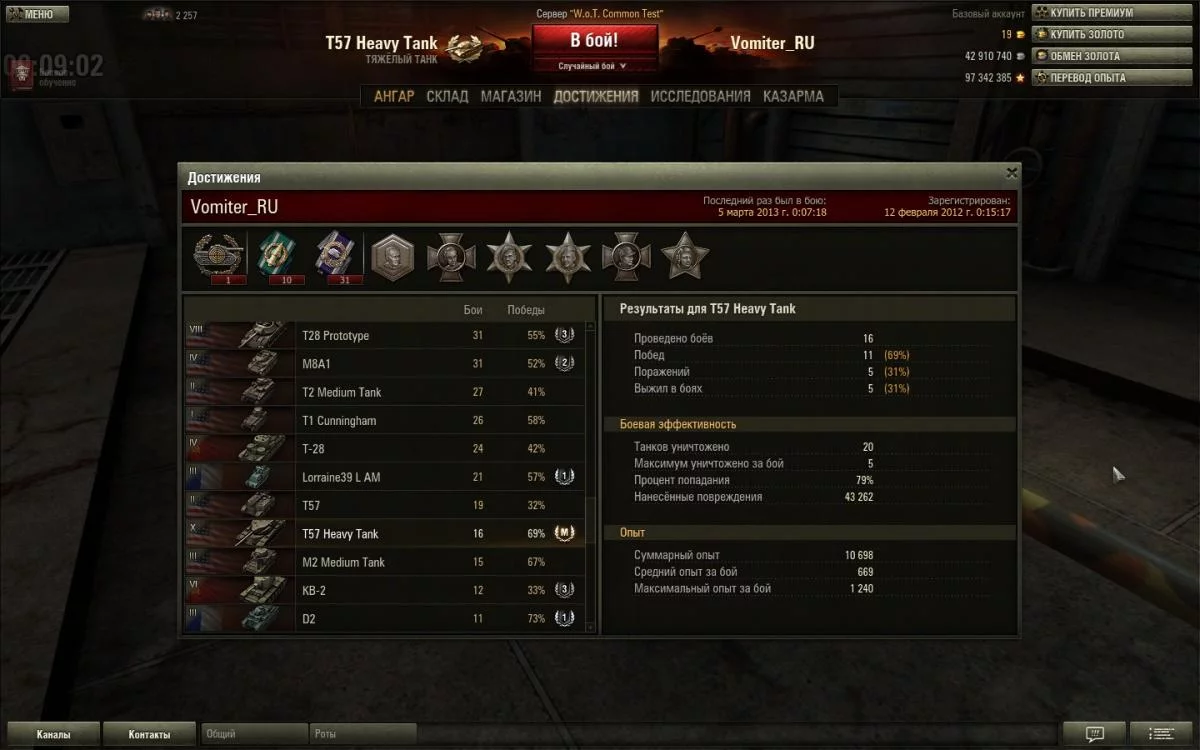Image resolution: width=1200 pixels, height=750 pixels.
Task: Sort list by Победы column
Action: pyautogui.click(x=526, y=310)
